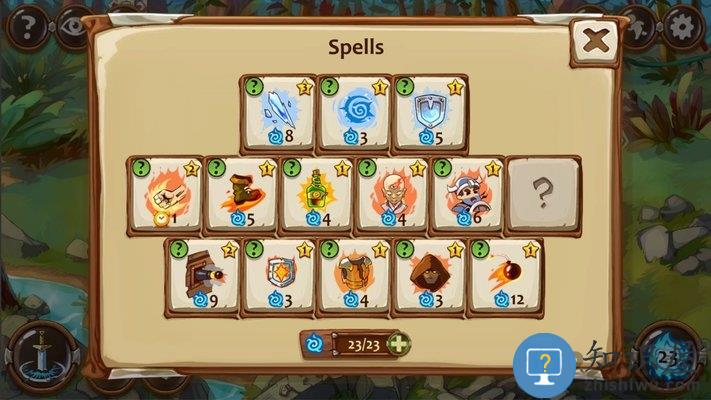Viewport: 711px width, 400px height.
Task: Pick the horned helmet warrior spell
Action: tap(467, 194)
